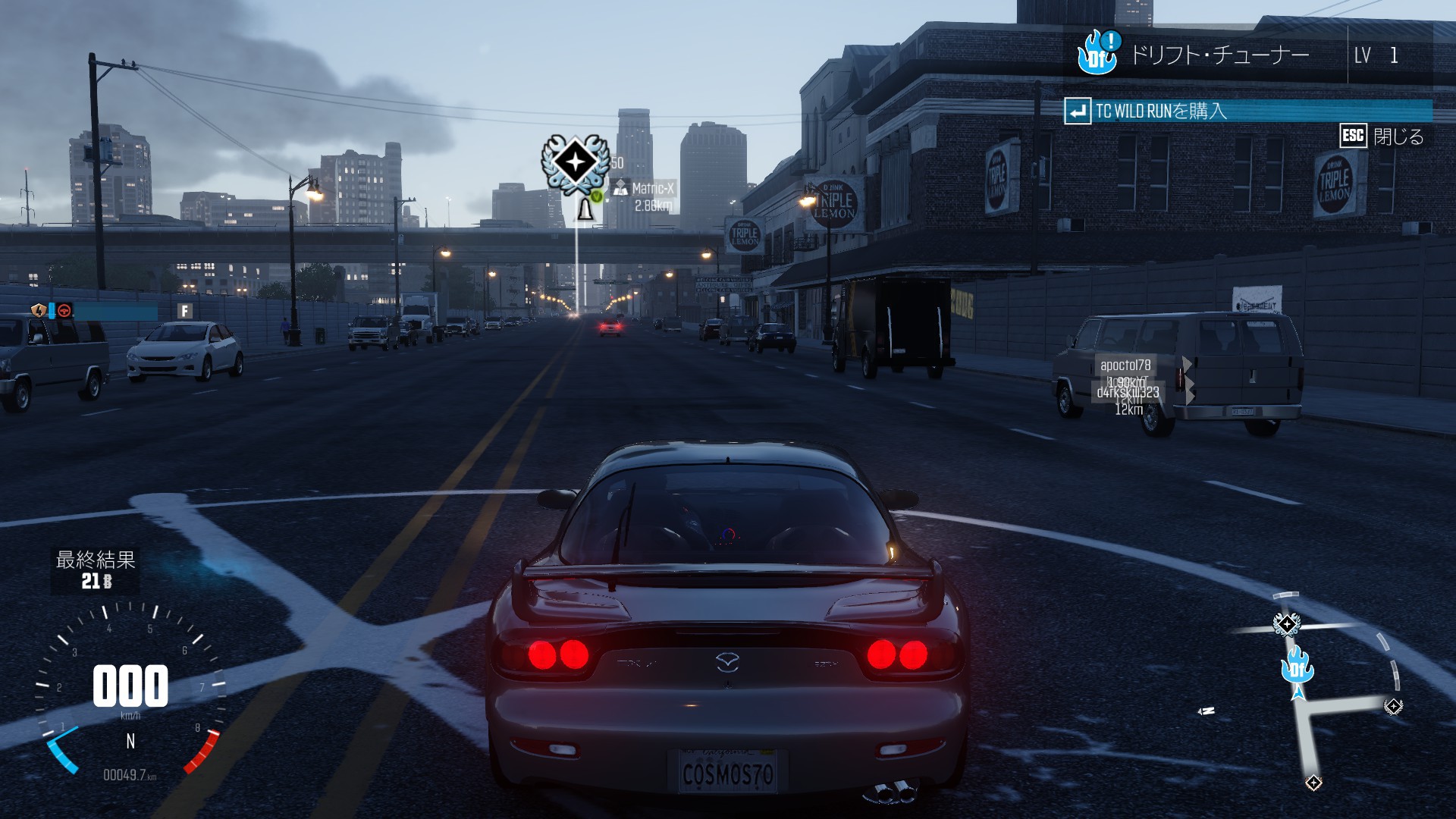Close the notification with 閉じる
The image size is (1456, 819).
click(x=1382, y=136)
